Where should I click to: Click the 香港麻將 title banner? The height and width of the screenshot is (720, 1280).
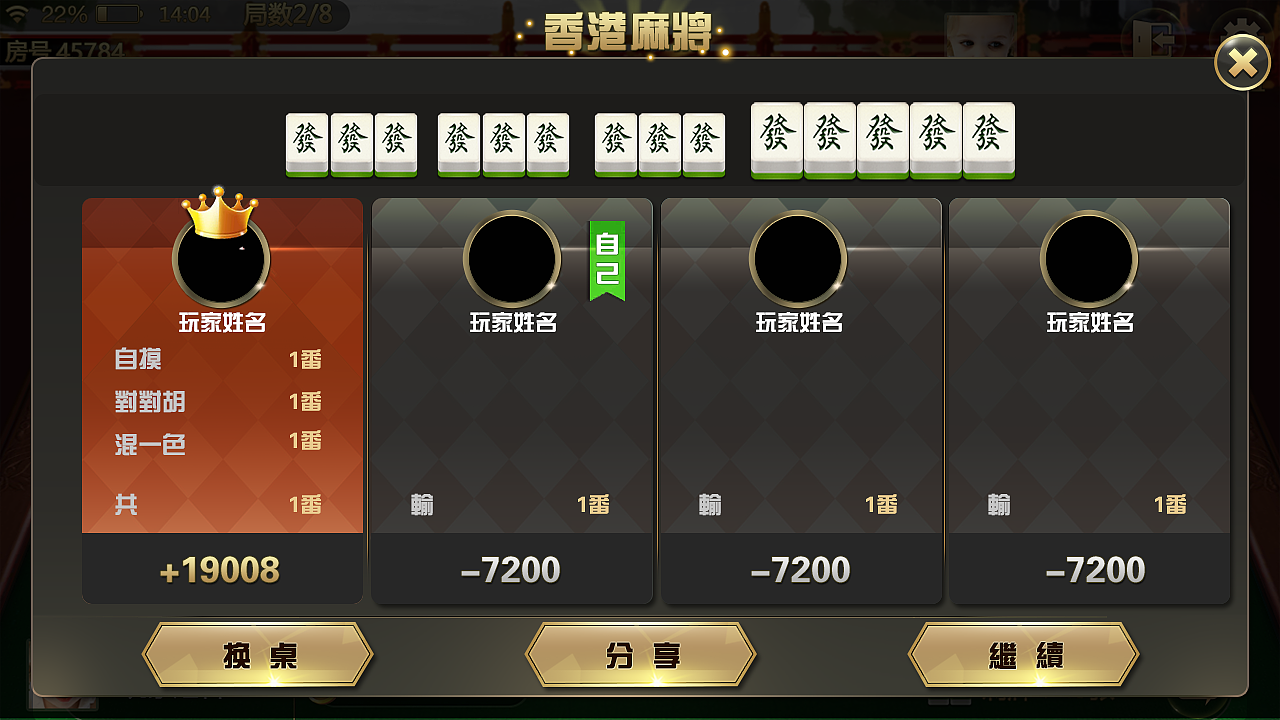[x=628, y=30]
